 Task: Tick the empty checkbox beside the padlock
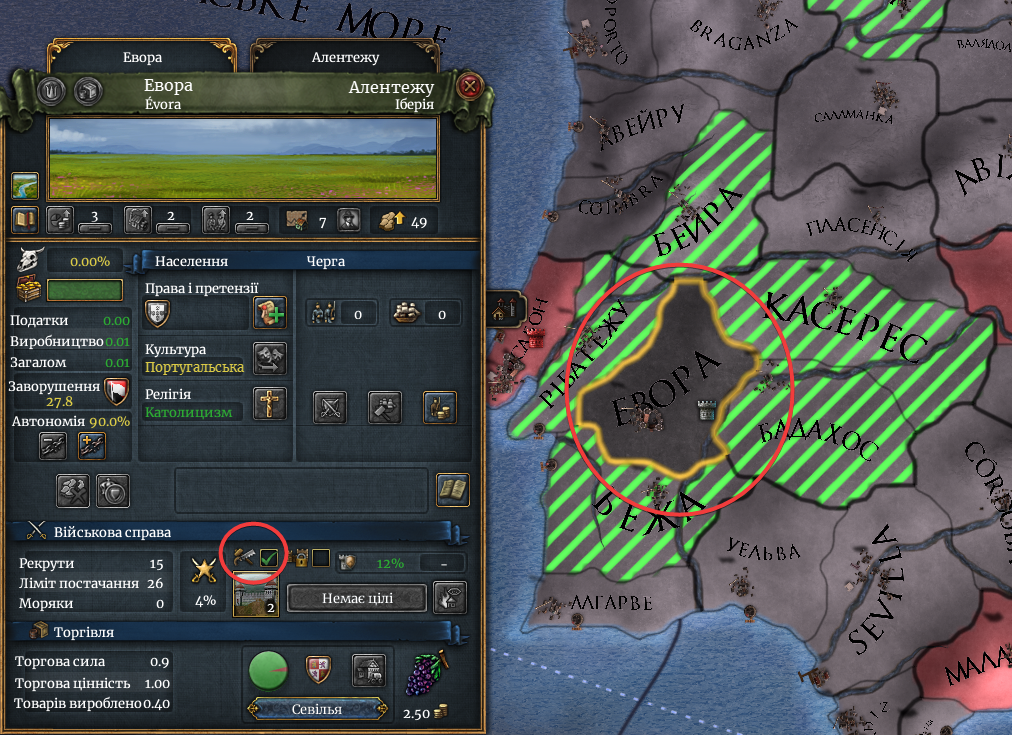click(321, 558)
